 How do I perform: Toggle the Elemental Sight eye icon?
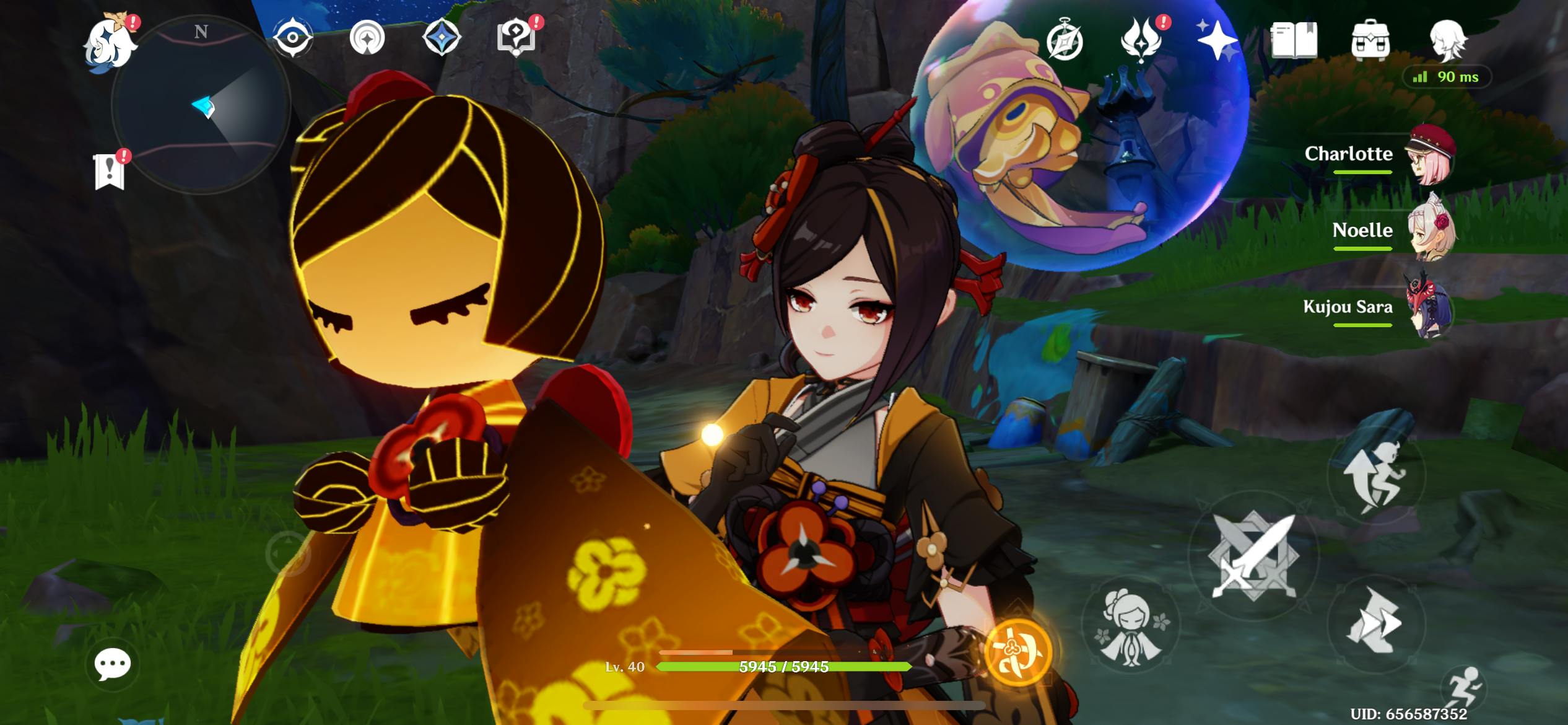(x=292, y=37)
